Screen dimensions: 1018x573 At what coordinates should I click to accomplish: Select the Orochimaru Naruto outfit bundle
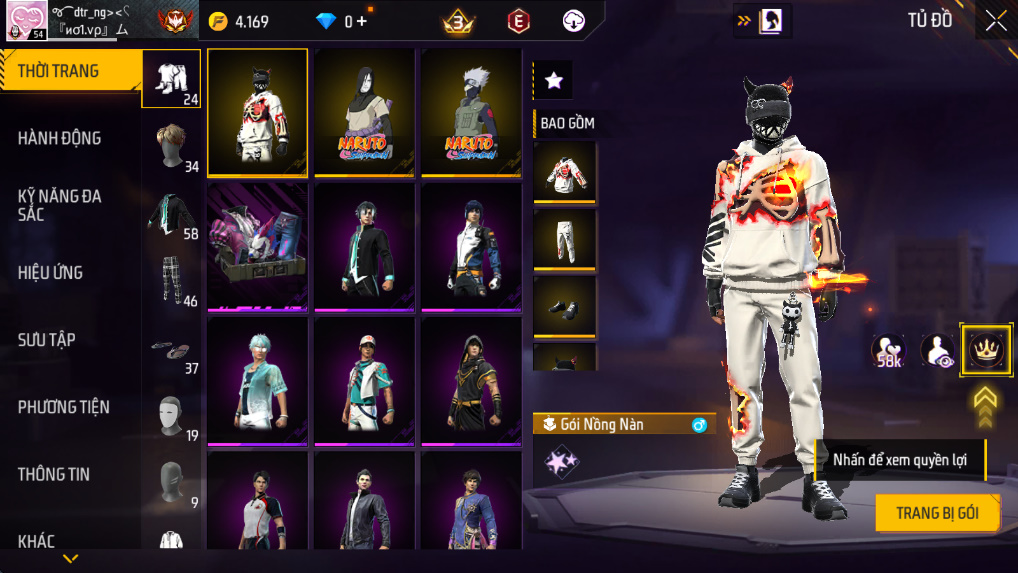coord(364,112)
